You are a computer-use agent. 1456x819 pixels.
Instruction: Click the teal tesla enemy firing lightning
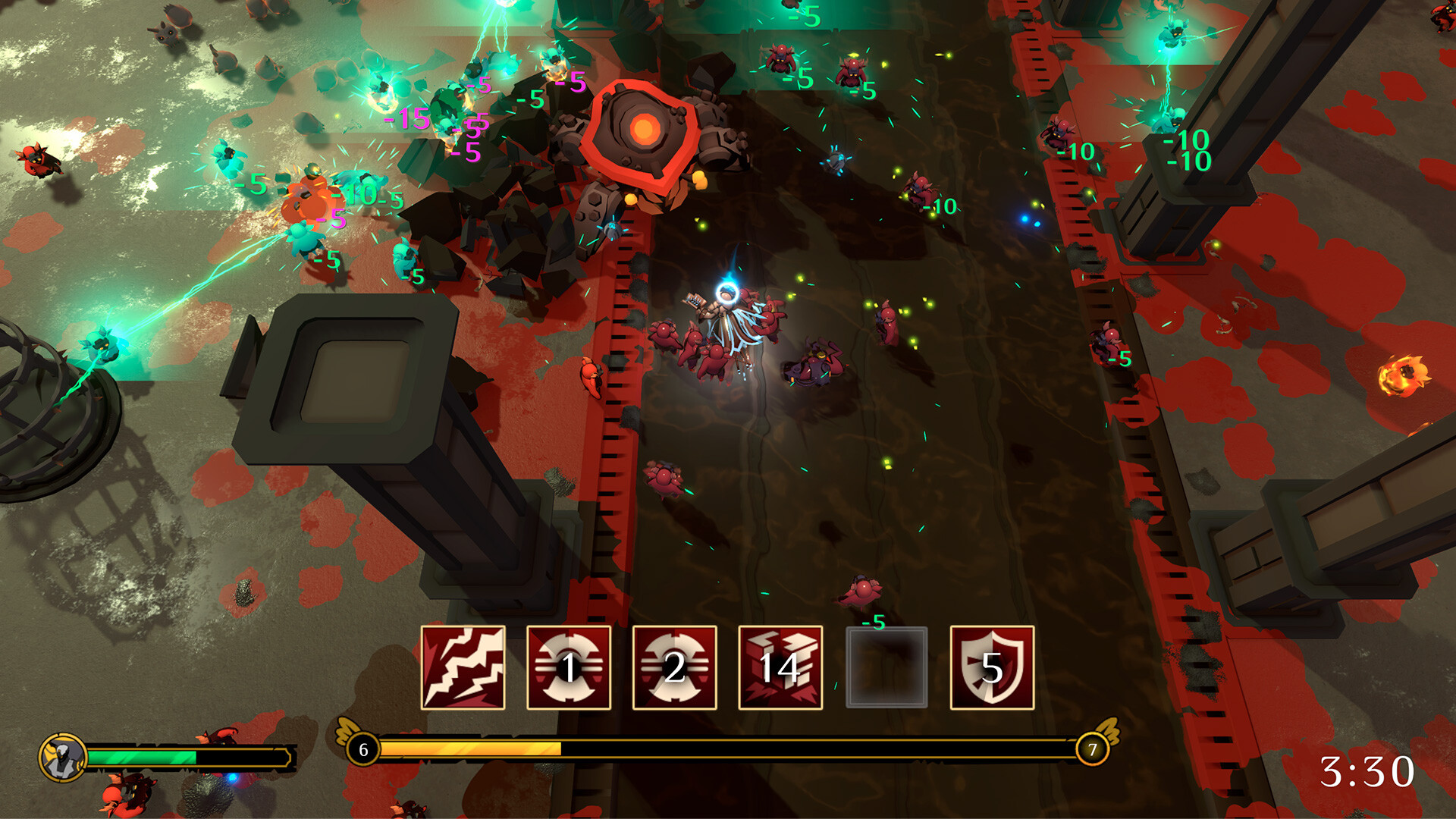[101, 345]
